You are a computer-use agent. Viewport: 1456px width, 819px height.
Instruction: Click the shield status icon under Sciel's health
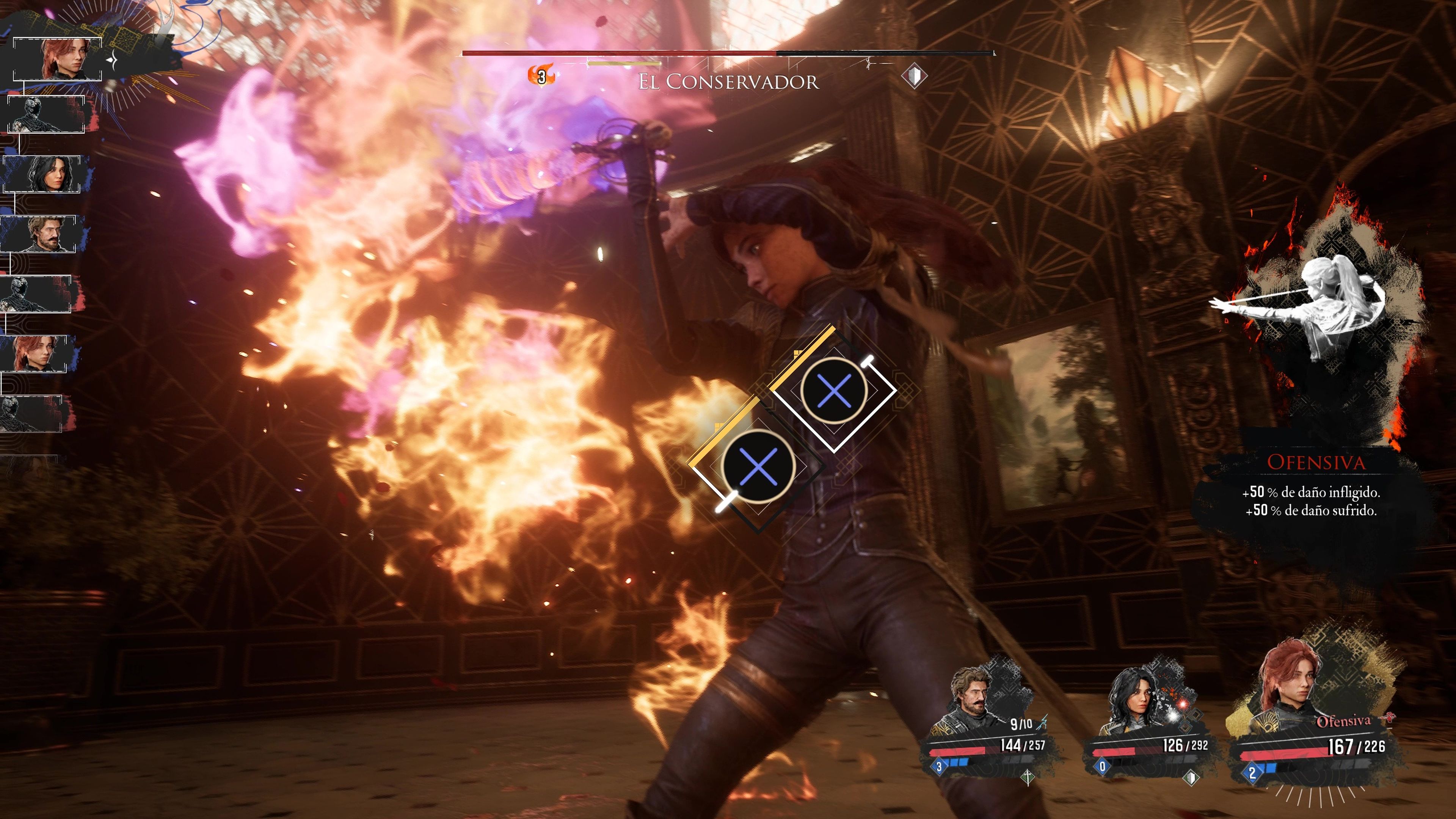[1190, 778]
